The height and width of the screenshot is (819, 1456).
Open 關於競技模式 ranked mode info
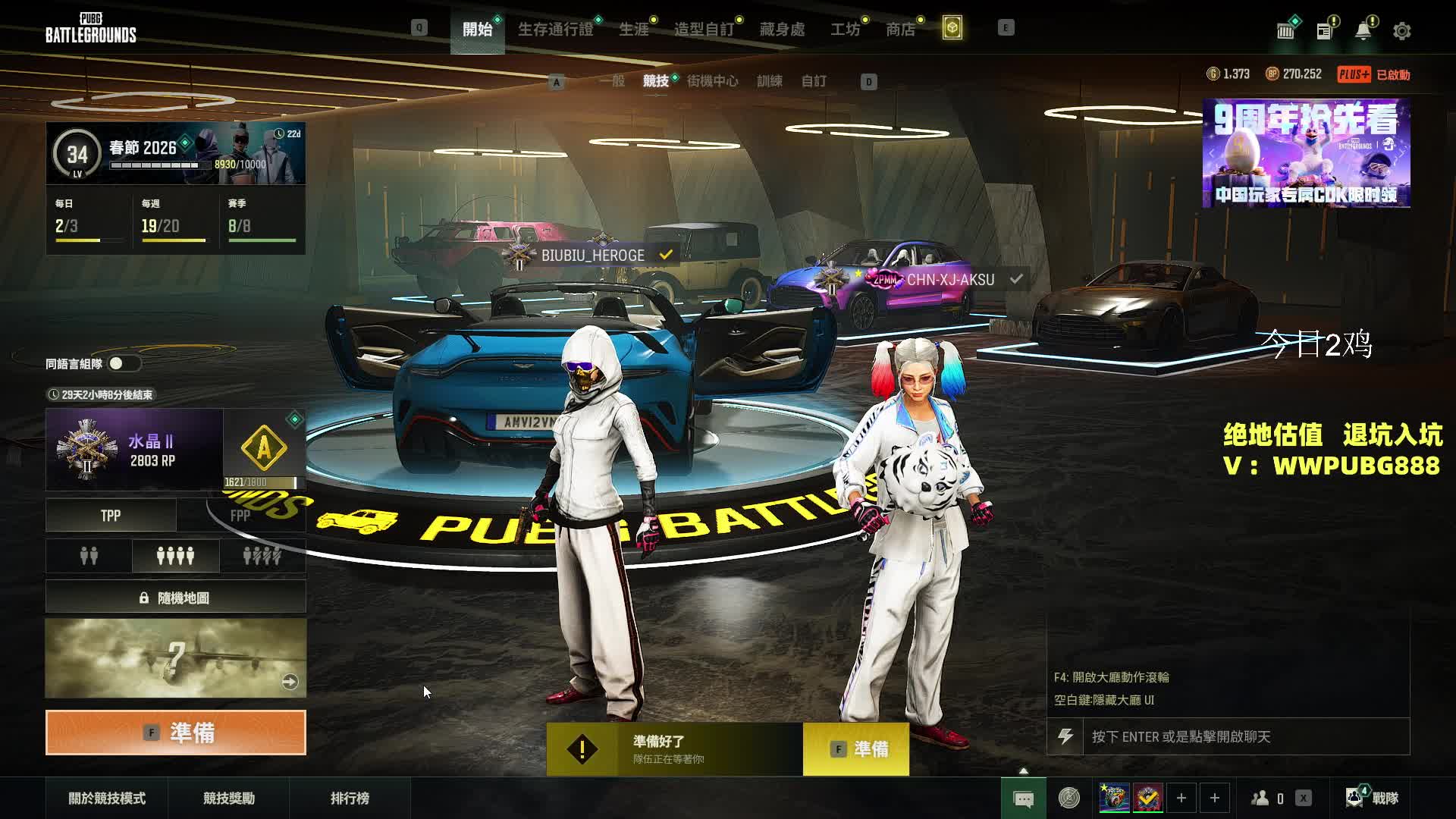(x=107, y=798)
